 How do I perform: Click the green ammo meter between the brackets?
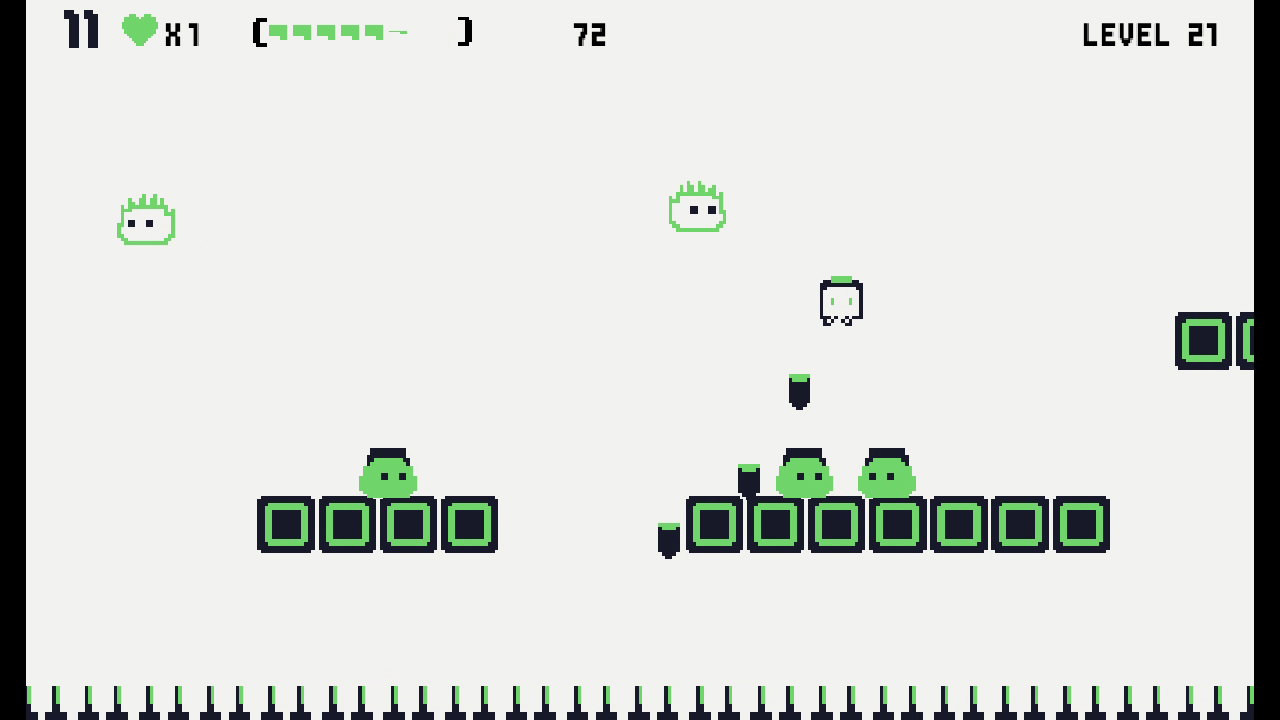[x=335, y=31]
